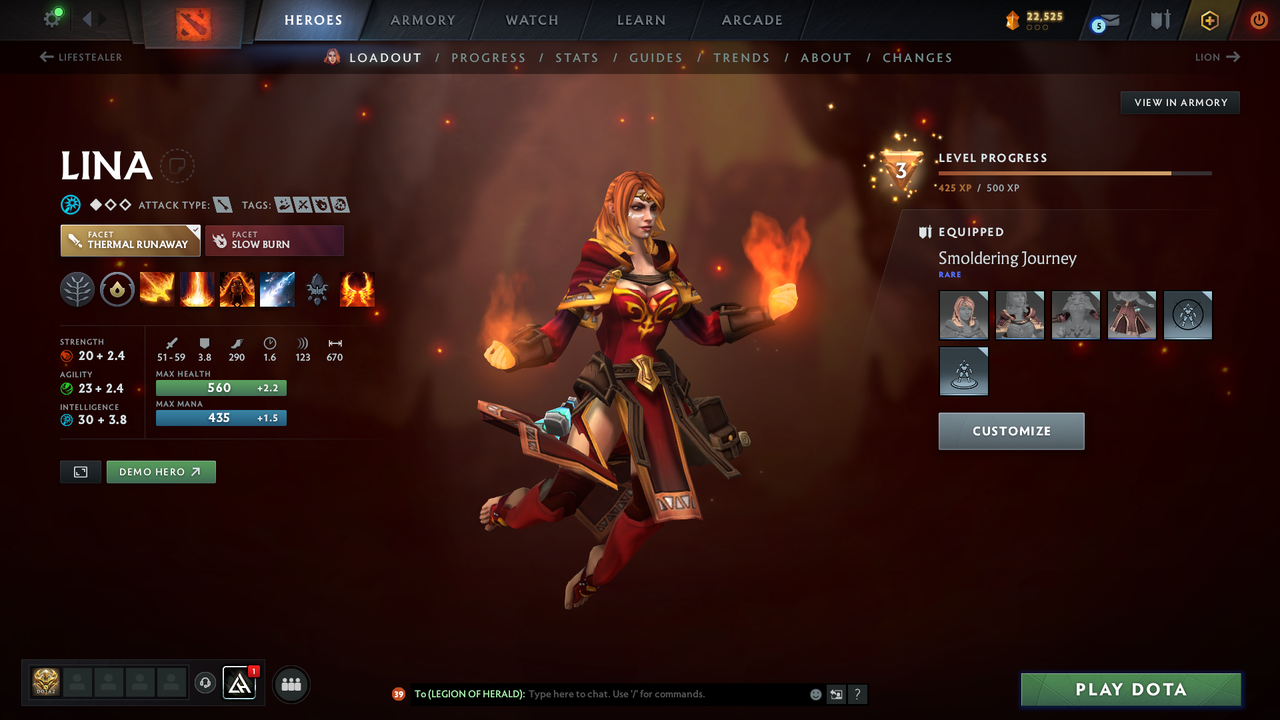Select the Thermal Runaway facet

(130, 240)
